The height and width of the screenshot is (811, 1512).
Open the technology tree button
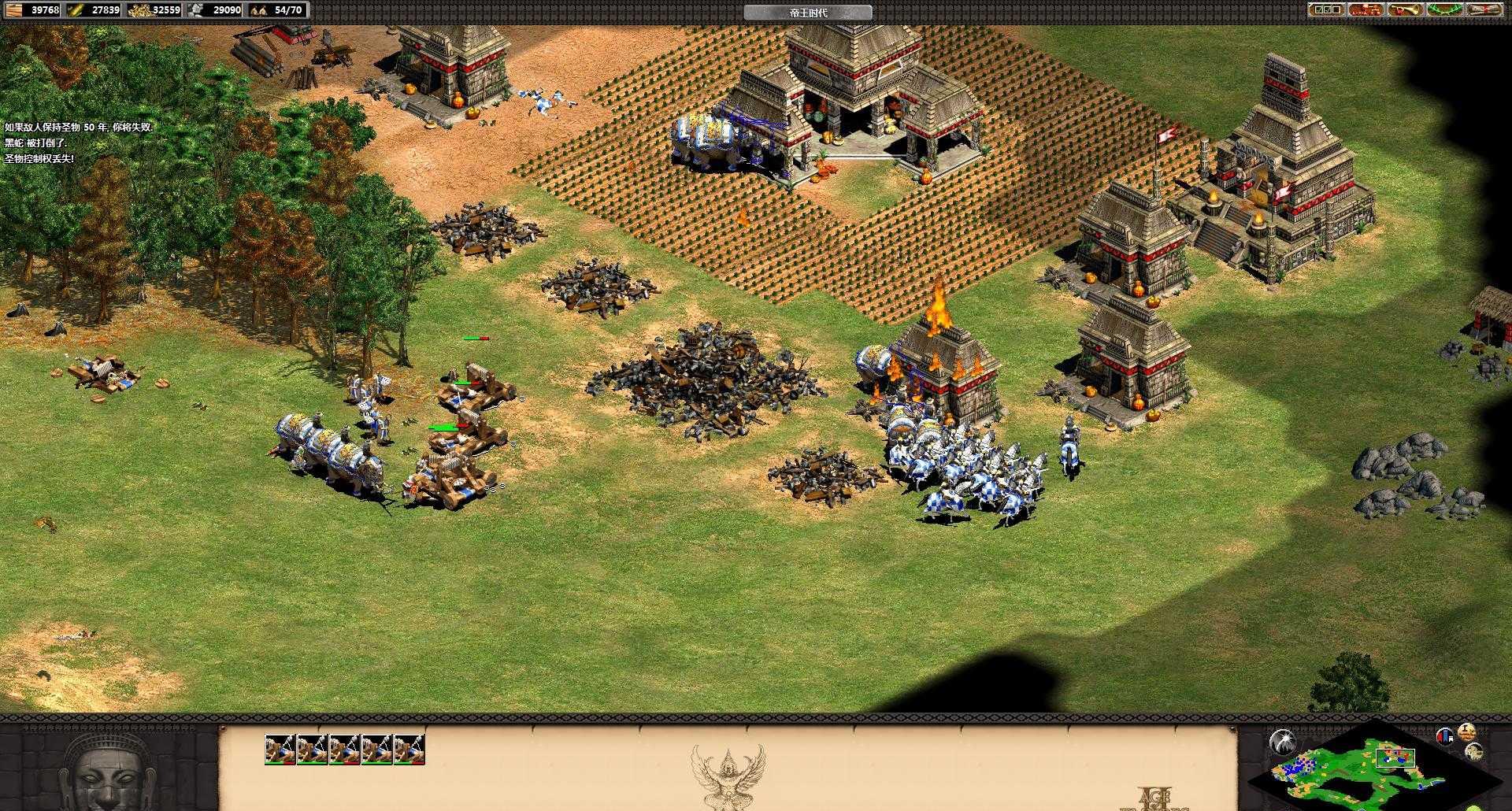pos(1366,10)
